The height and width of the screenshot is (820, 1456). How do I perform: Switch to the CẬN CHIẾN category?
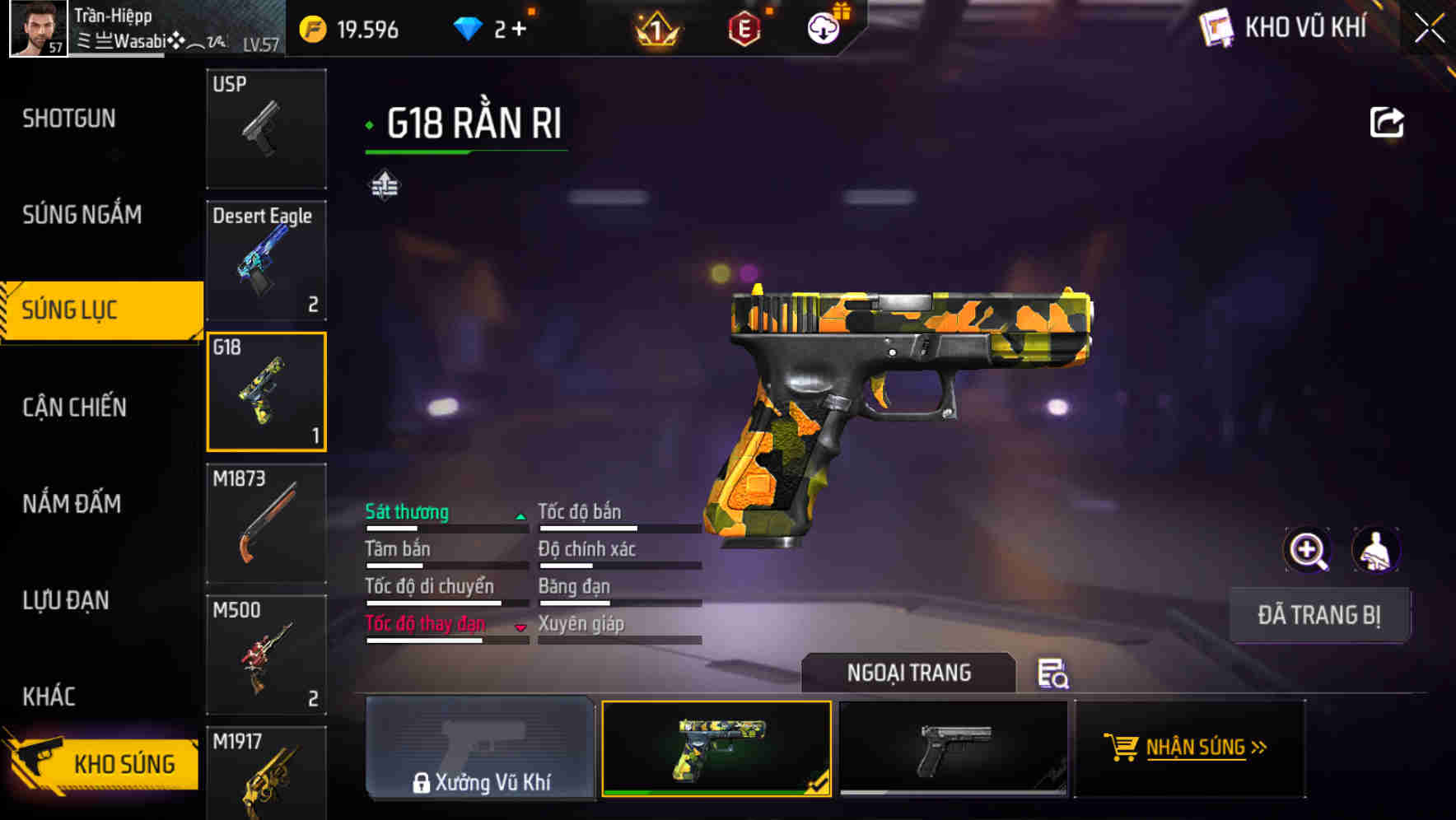click(74, 407)
